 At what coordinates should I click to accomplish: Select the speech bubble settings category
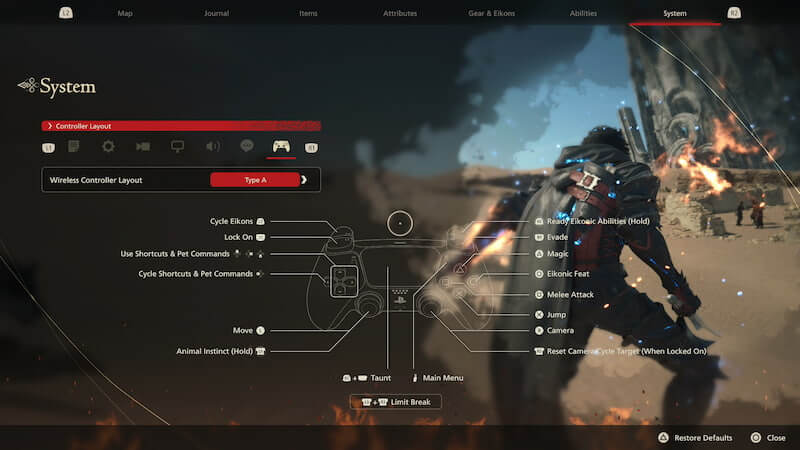(247, 146)
